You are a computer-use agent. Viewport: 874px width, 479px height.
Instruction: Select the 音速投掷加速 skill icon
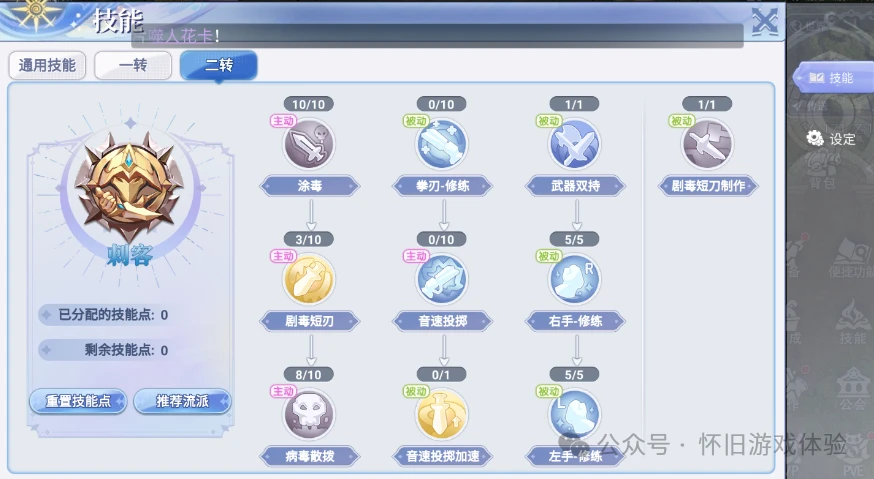pos(442,414)
